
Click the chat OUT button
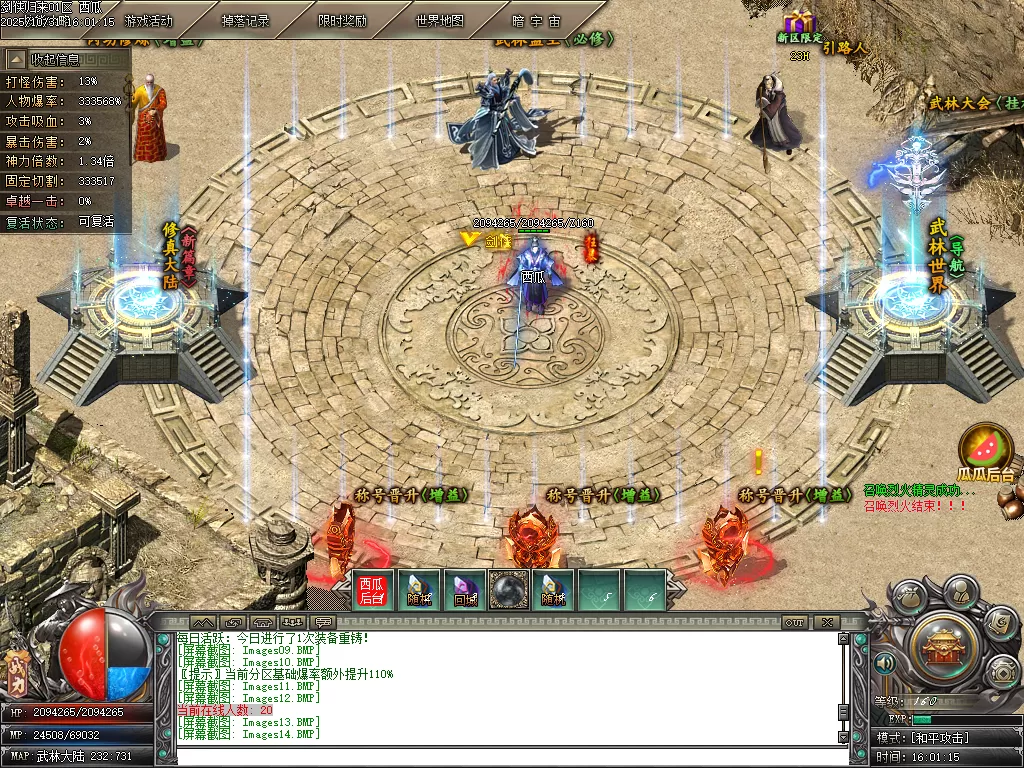[x=795, y=622]
